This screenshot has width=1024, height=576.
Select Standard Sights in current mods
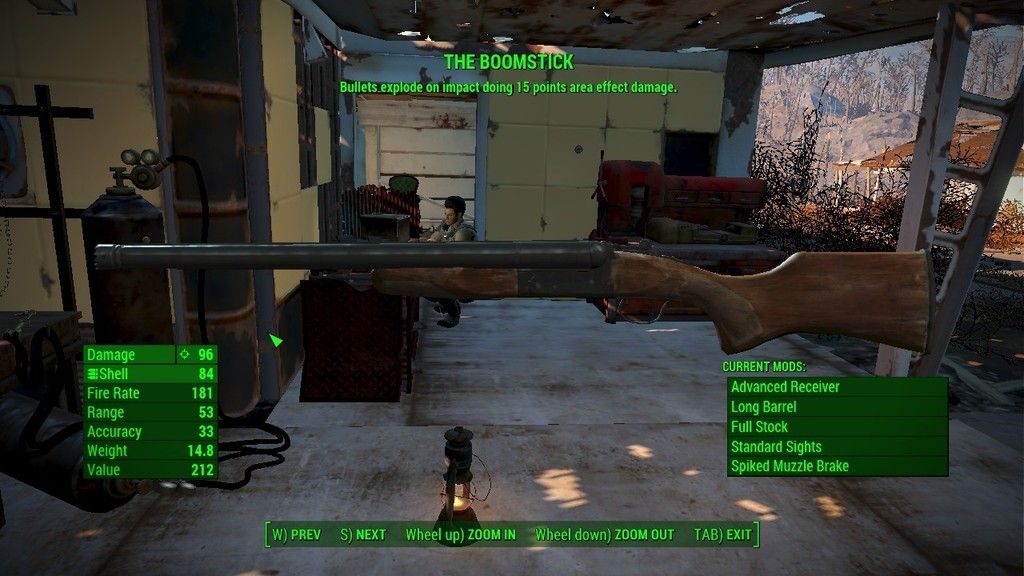tap(836, 447)
